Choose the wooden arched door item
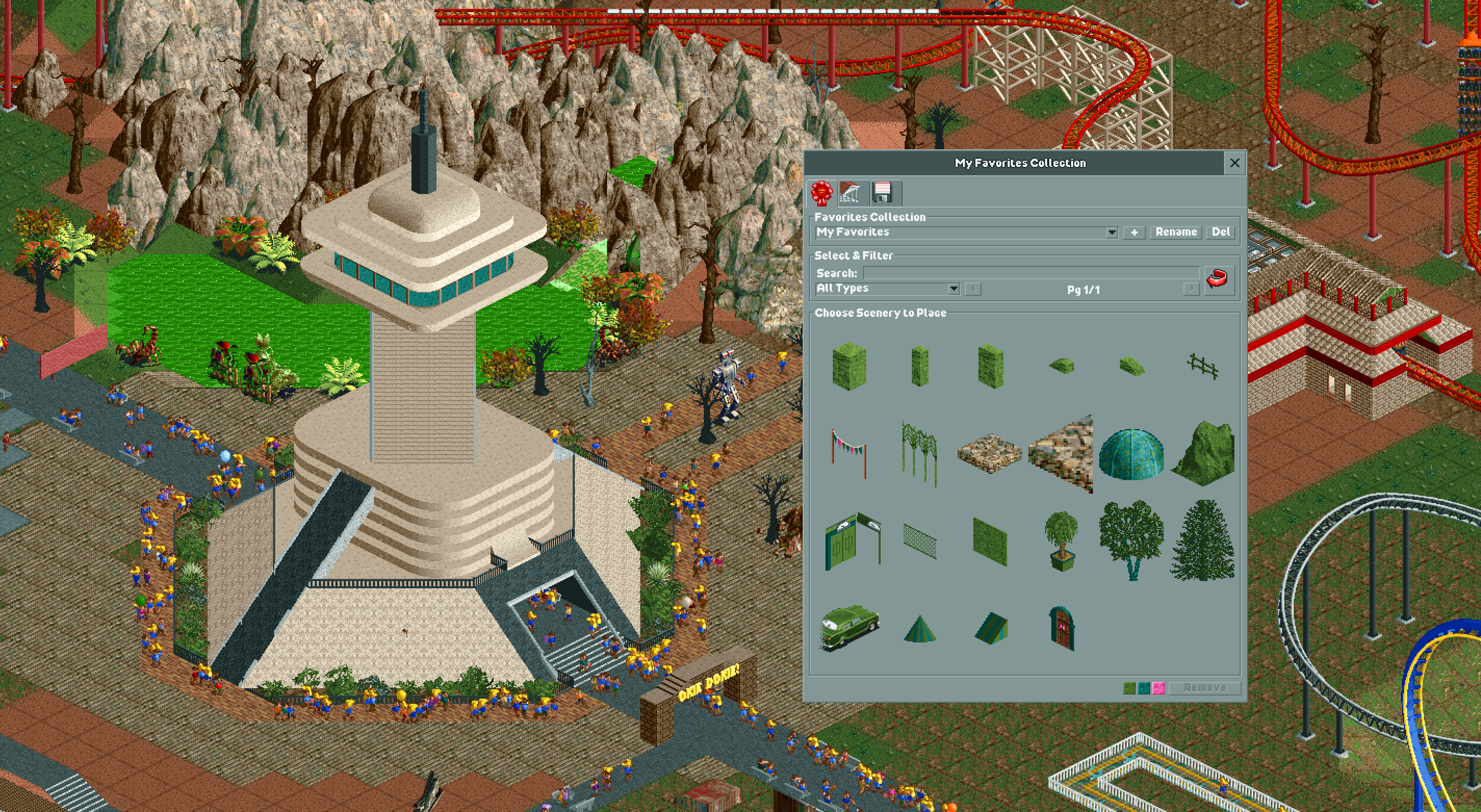This screenshot has width=1481, height=812. [1061, 628]
